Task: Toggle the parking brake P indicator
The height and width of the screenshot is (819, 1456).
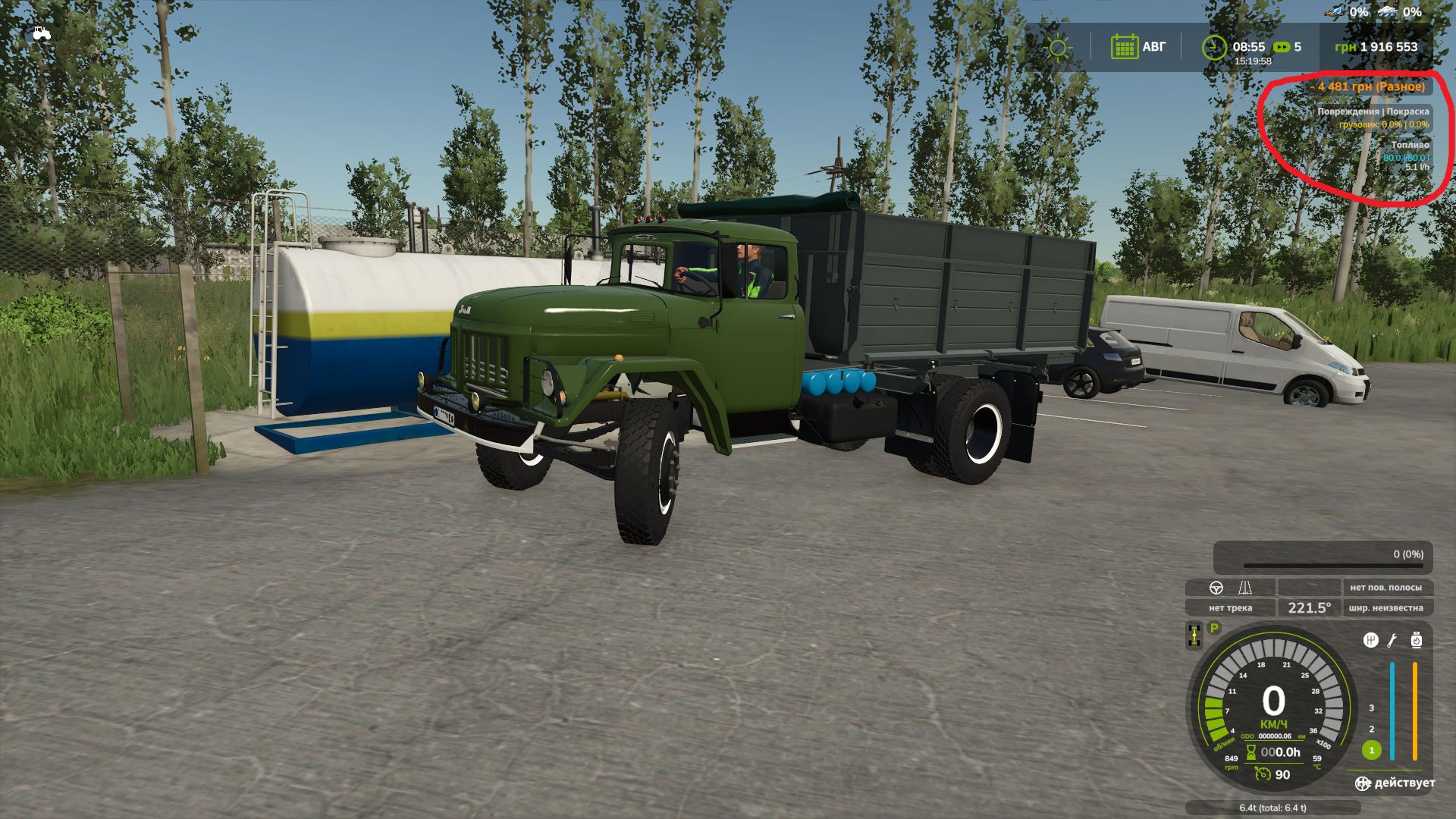Action: click(x=1214, y=628)
